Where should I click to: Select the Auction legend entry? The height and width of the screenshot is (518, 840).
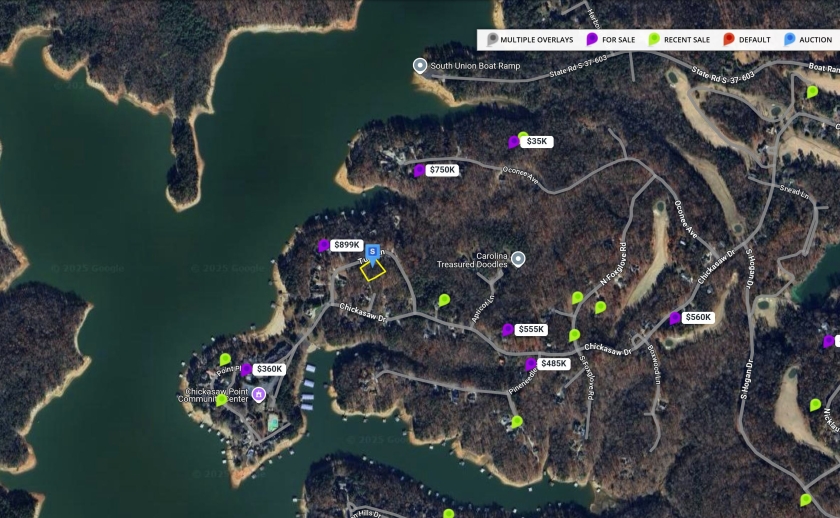point(808,40)
